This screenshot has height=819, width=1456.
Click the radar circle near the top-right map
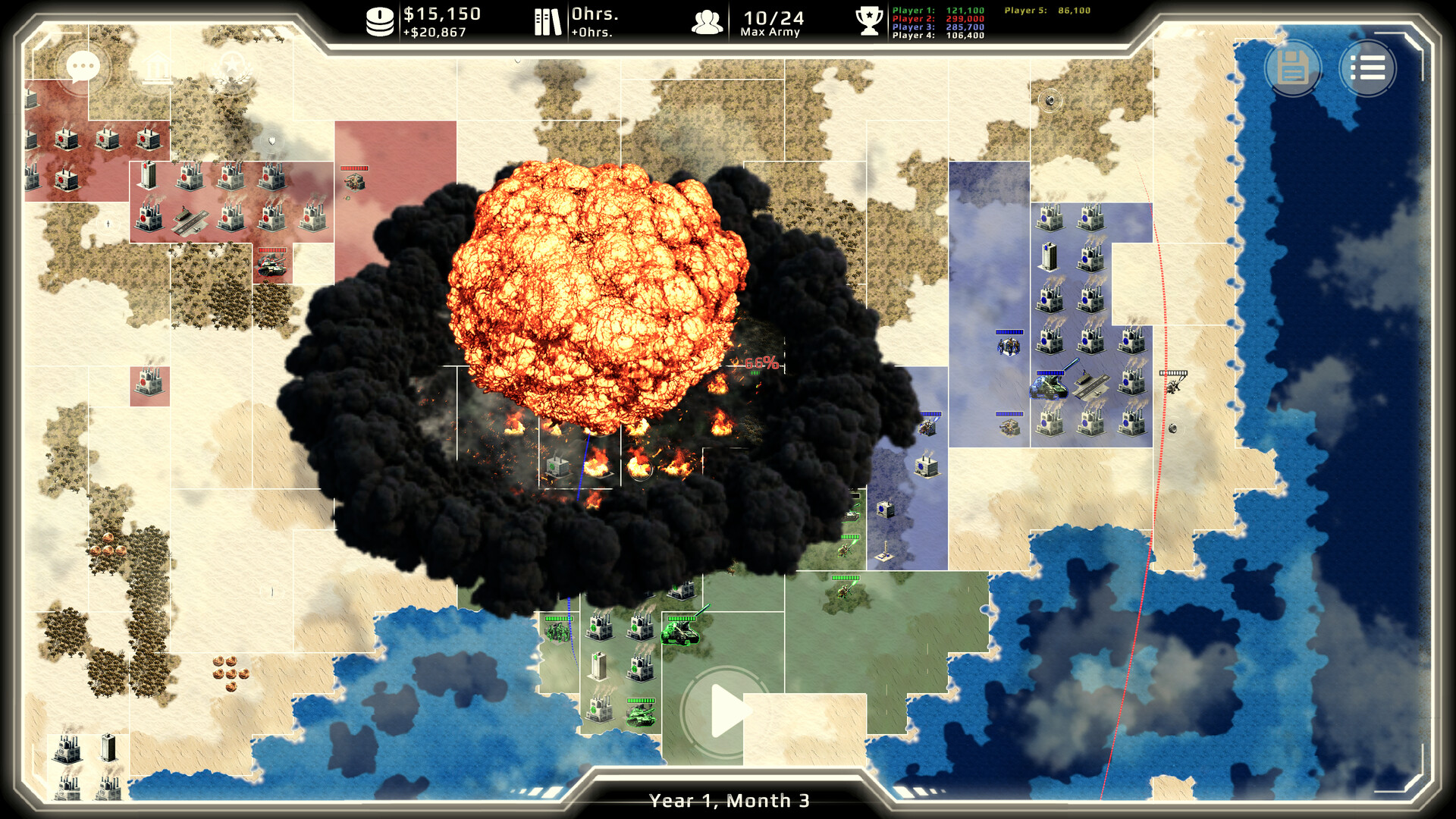[x=1050, y=99]
